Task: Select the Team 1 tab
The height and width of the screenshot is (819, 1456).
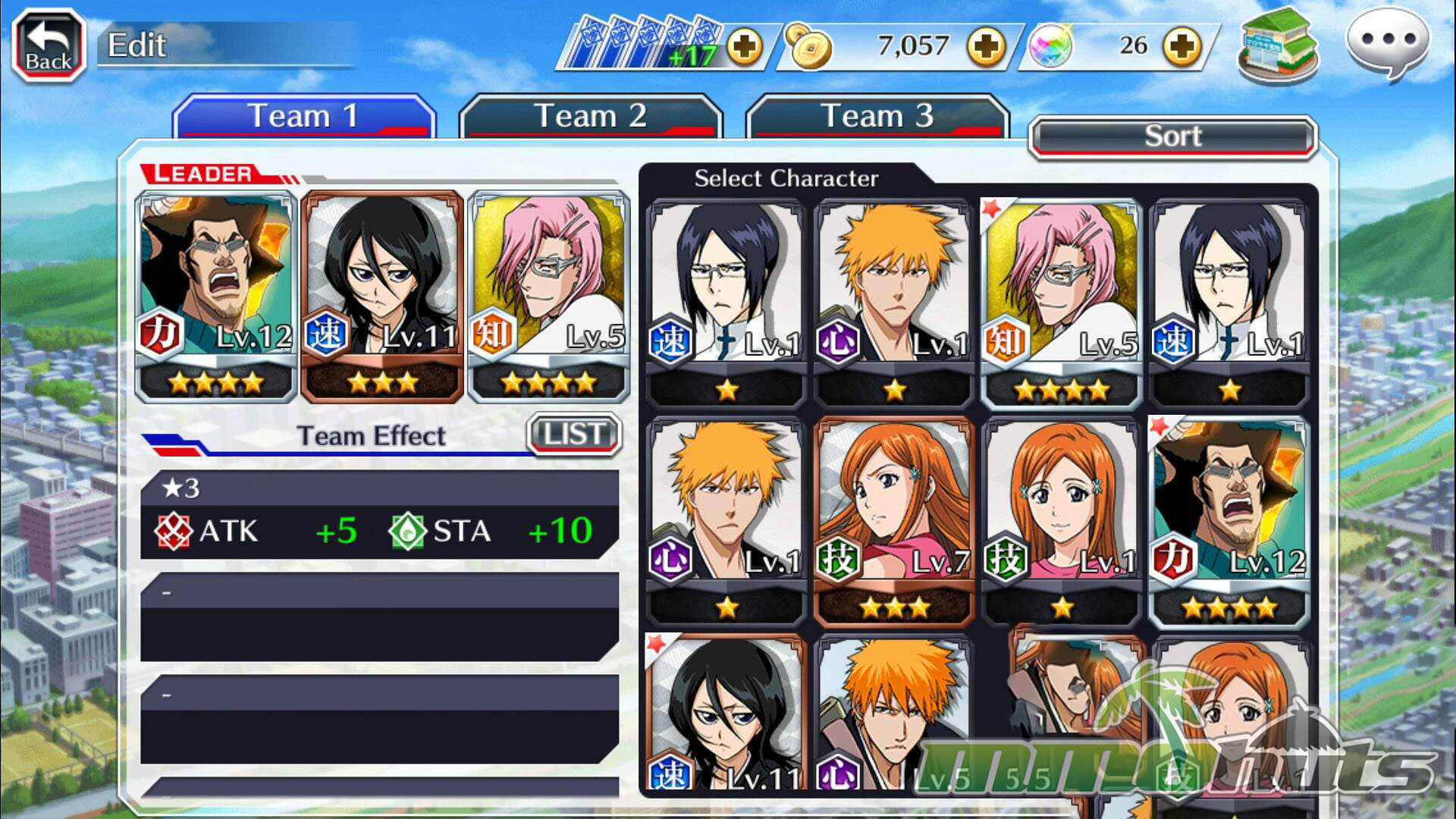Action: pos(303,116)
